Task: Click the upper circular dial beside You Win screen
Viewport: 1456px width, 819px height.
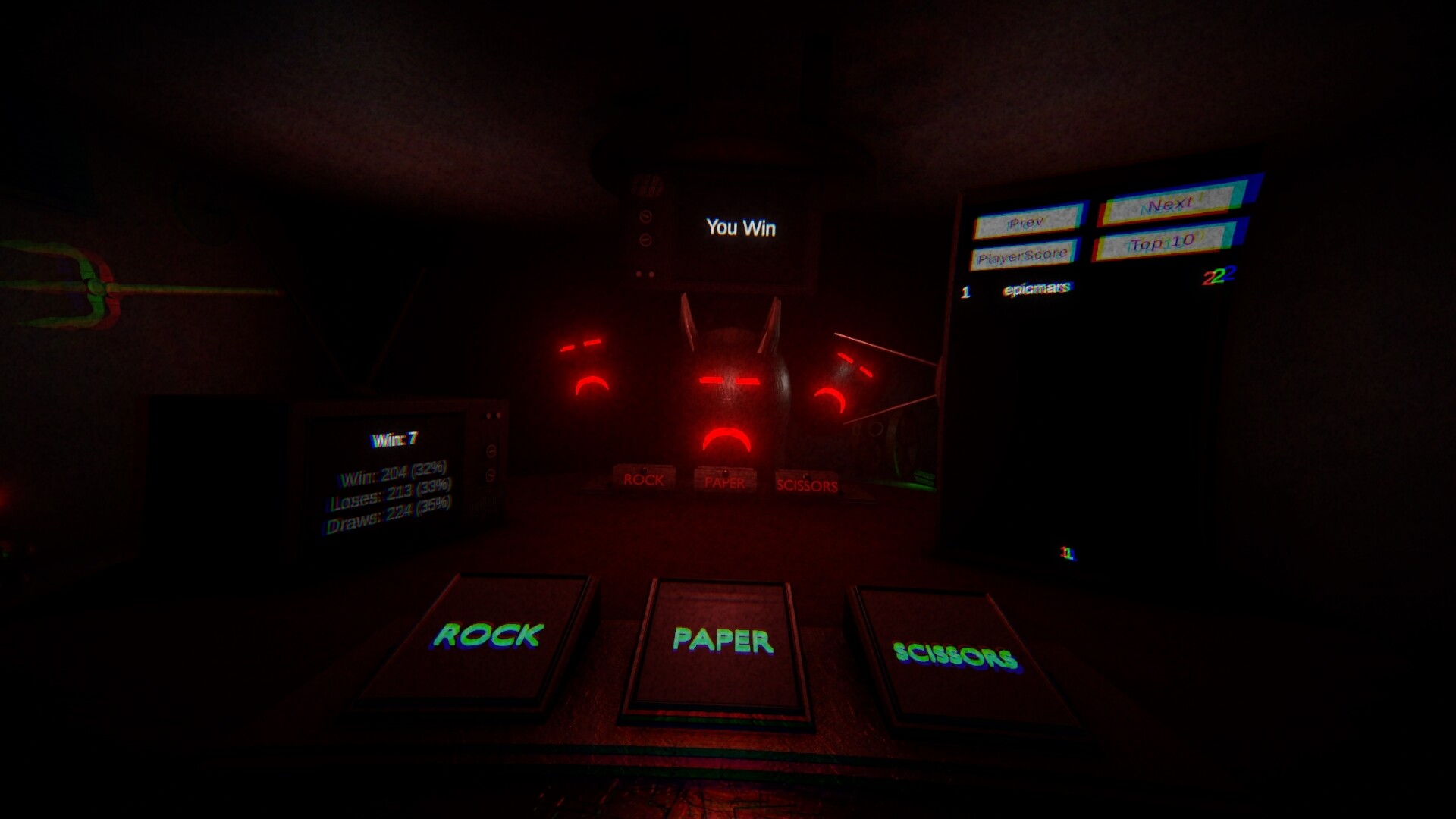Action: (x=645, y=218)
